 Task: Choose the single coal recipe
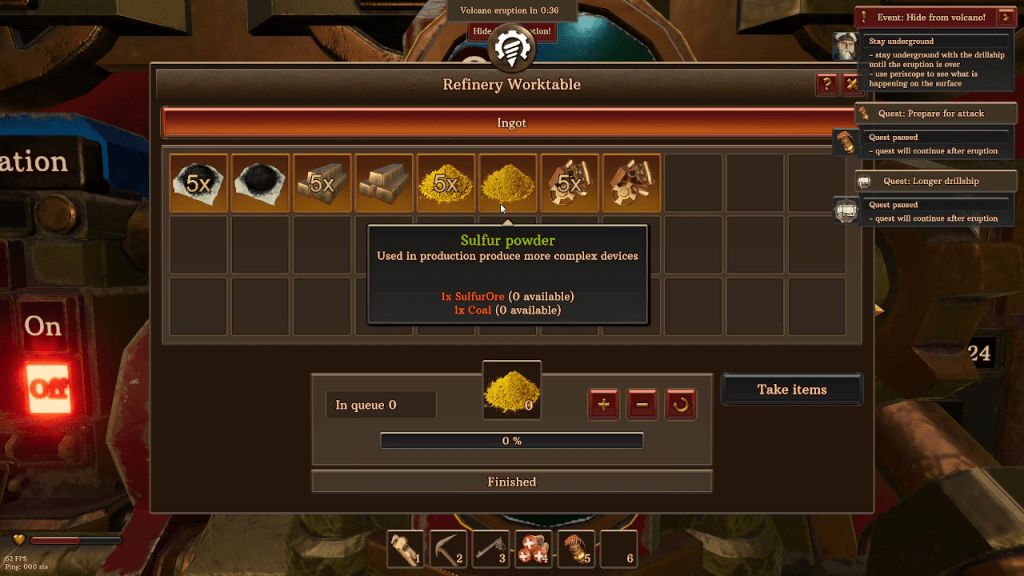260,183
